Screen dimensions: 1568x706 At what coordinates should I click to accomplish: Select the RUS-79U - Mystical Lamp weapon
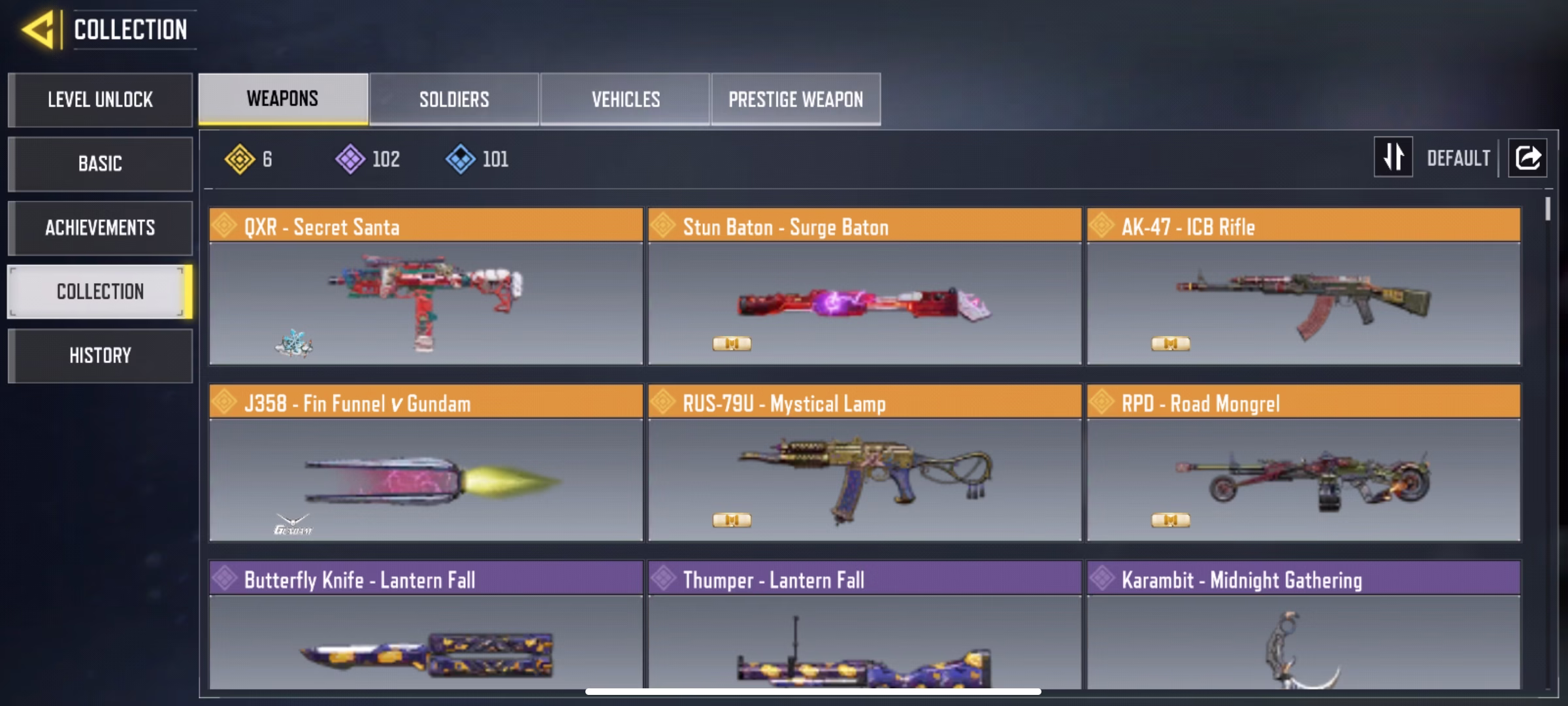864,464
